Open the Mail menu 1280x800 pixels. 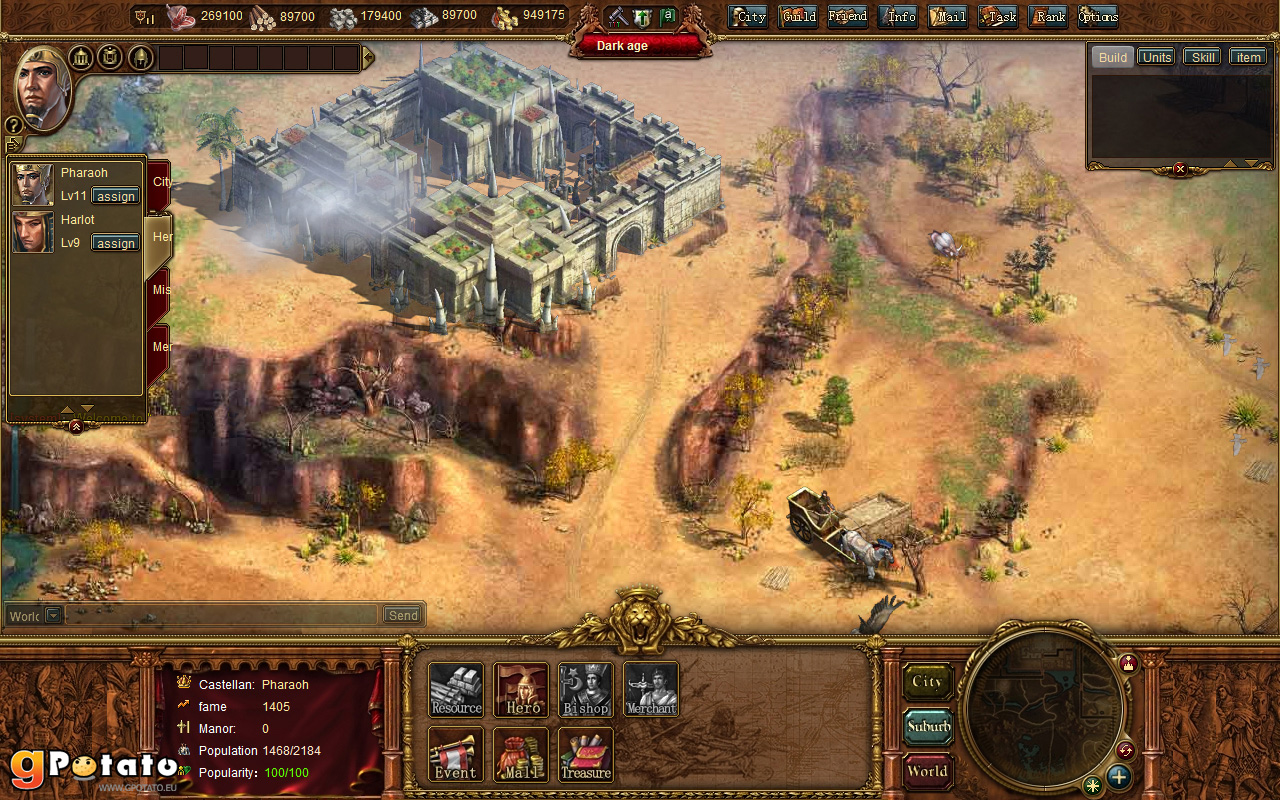pyautogui.click(x=948, y=16)
